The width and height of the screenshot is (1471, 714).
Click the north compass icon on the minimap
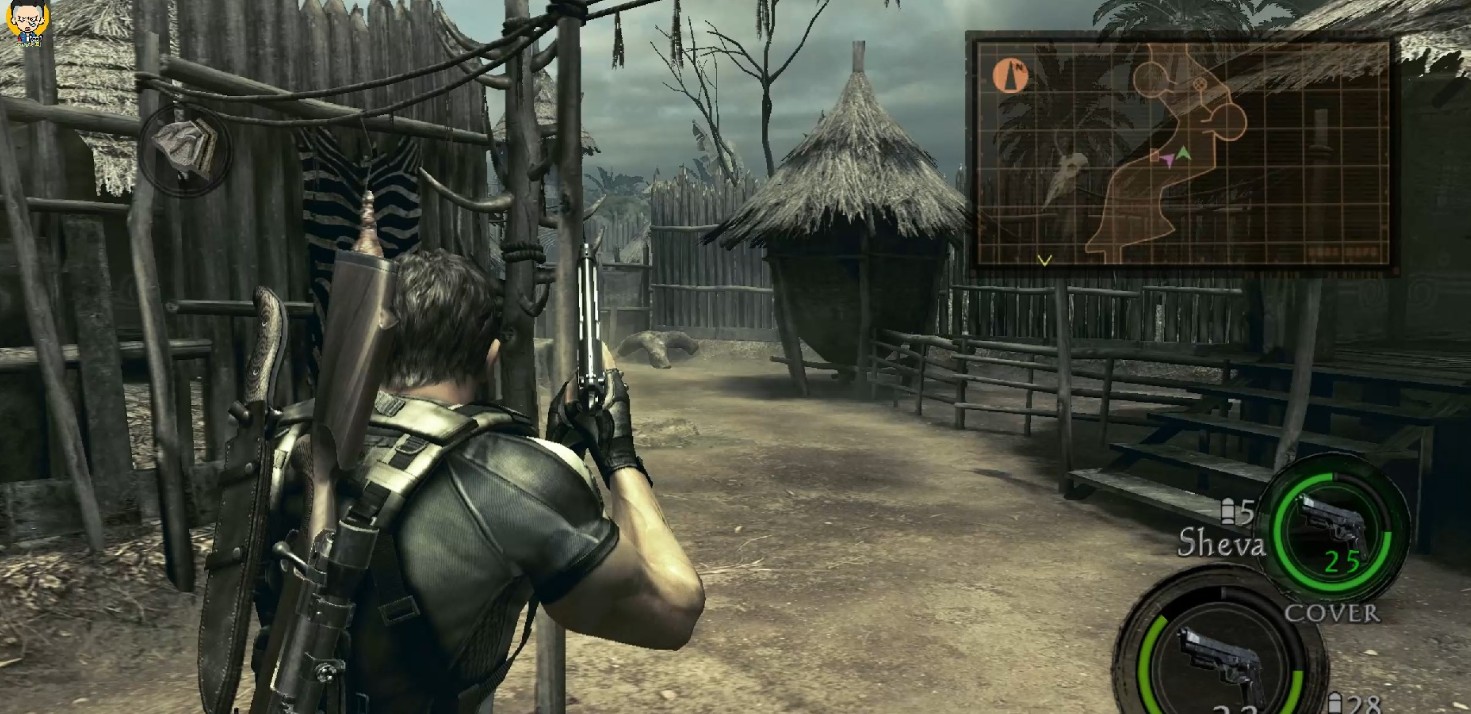click(x=1010, y=76)
